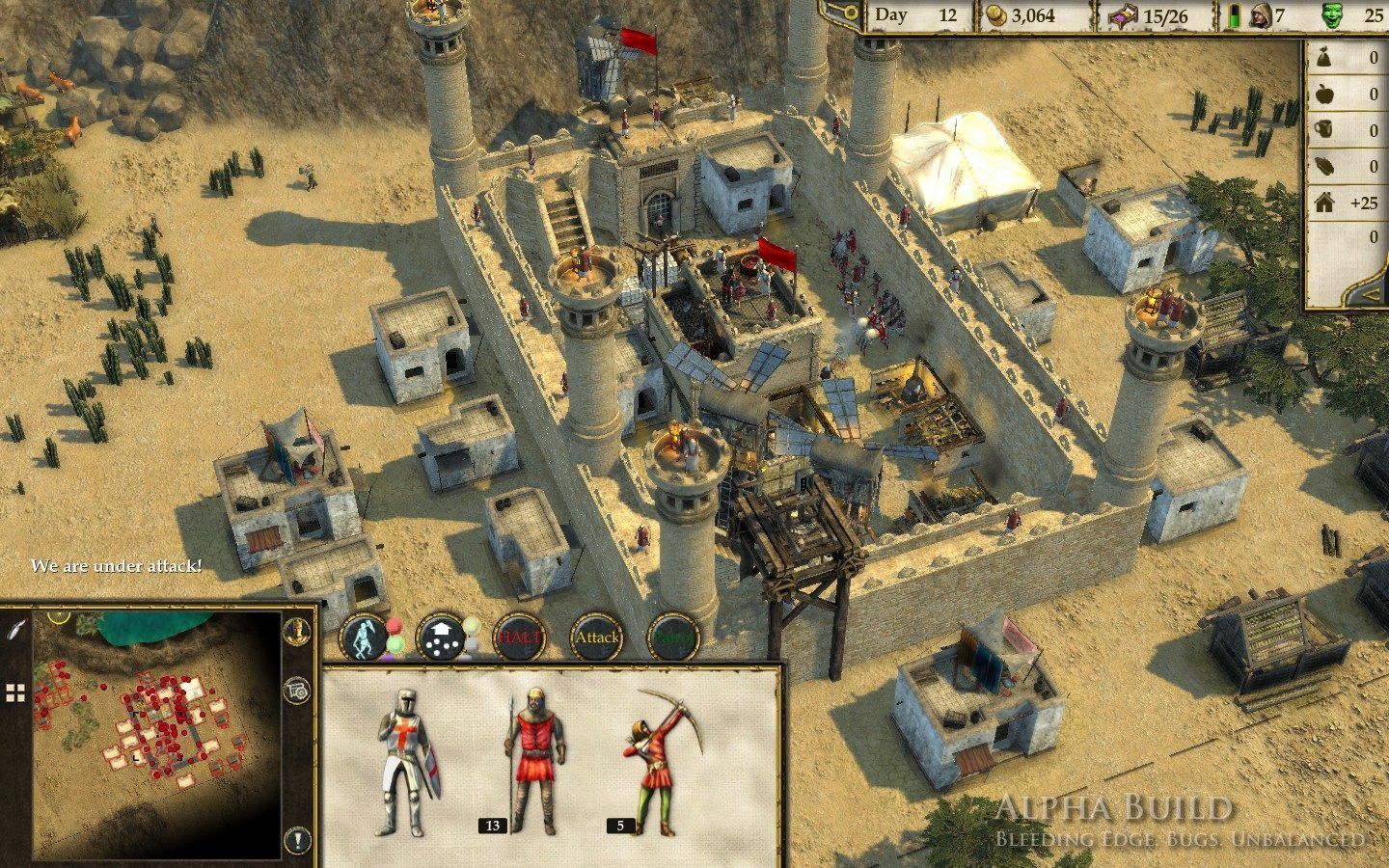The image size is (1389, 868).
Task: Open the lord portrait button beside minimap
Action: [x=297, y=632]
